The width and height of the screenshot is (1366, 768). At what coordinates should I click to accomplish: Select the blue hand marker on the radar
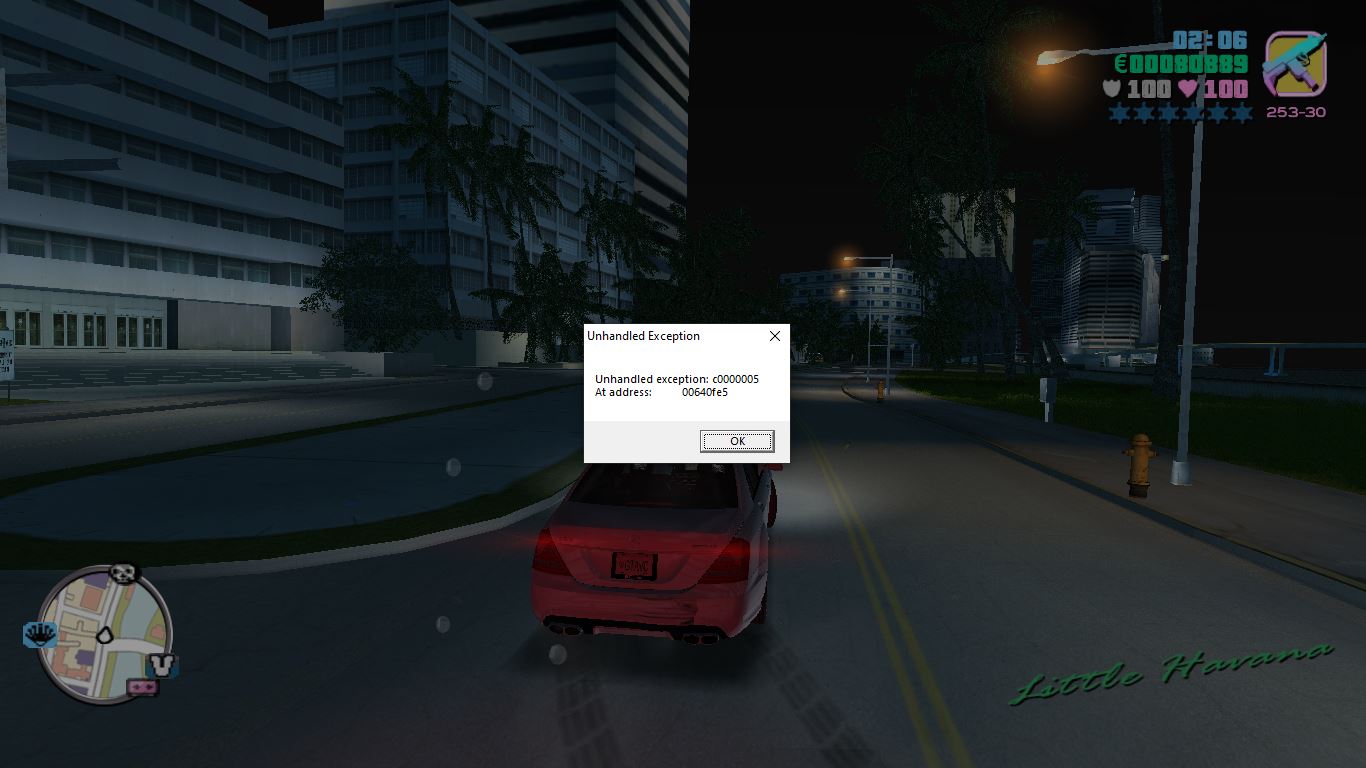(x=40, y=632)
